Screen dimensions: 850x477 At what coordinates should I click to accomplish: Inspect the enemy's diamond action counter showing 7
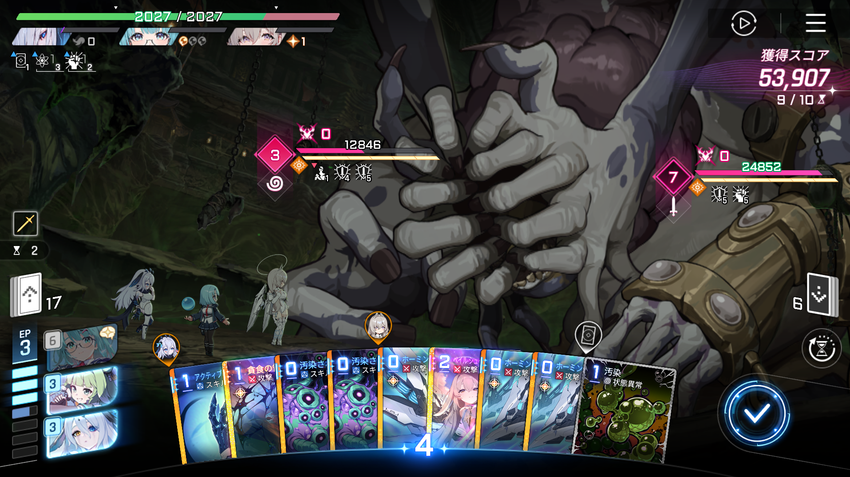point(673,178)
